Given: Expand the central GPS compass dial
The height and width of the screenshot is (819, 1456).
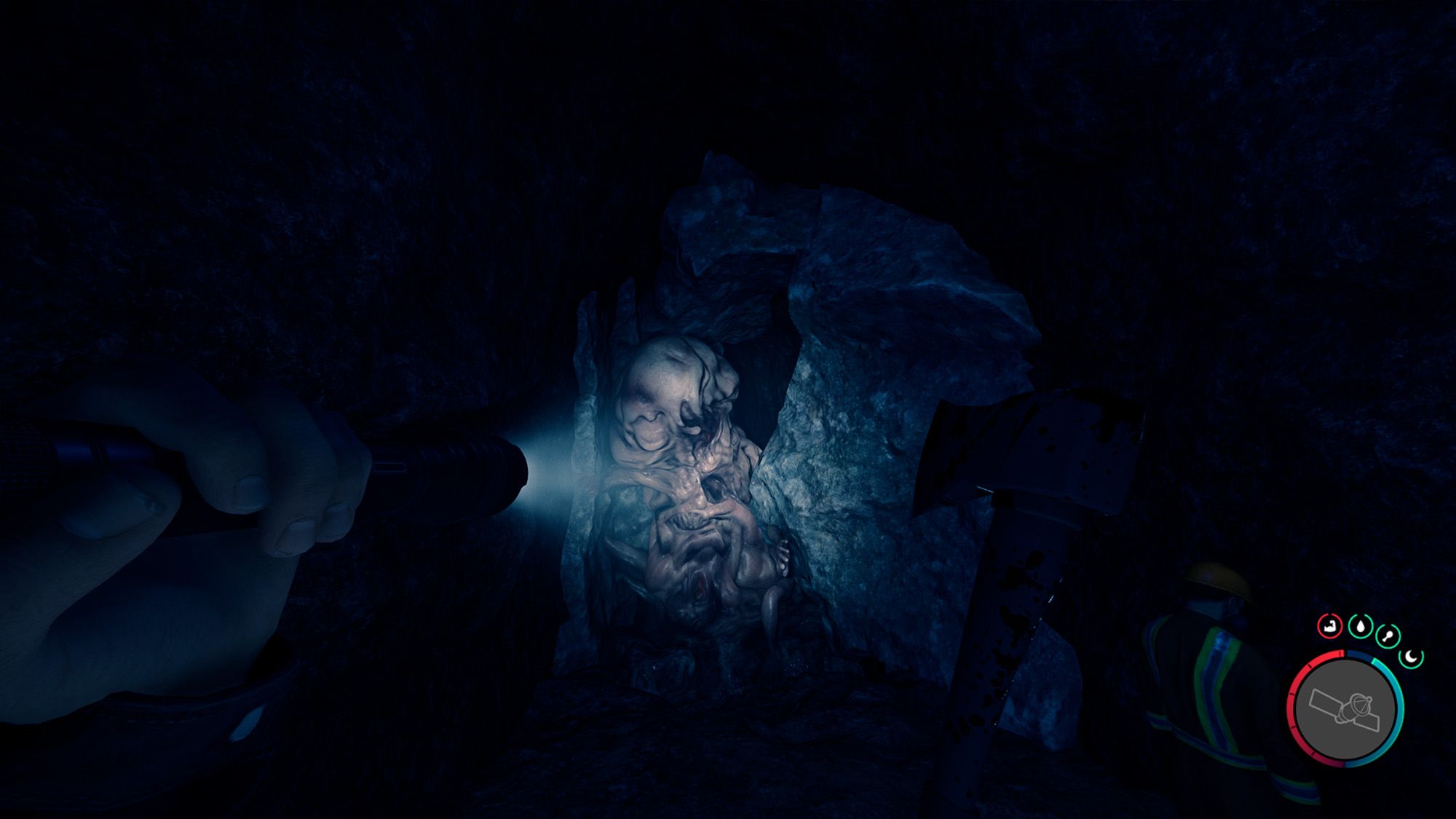Looking at the screenshot, I should (x=1348, y=708).
